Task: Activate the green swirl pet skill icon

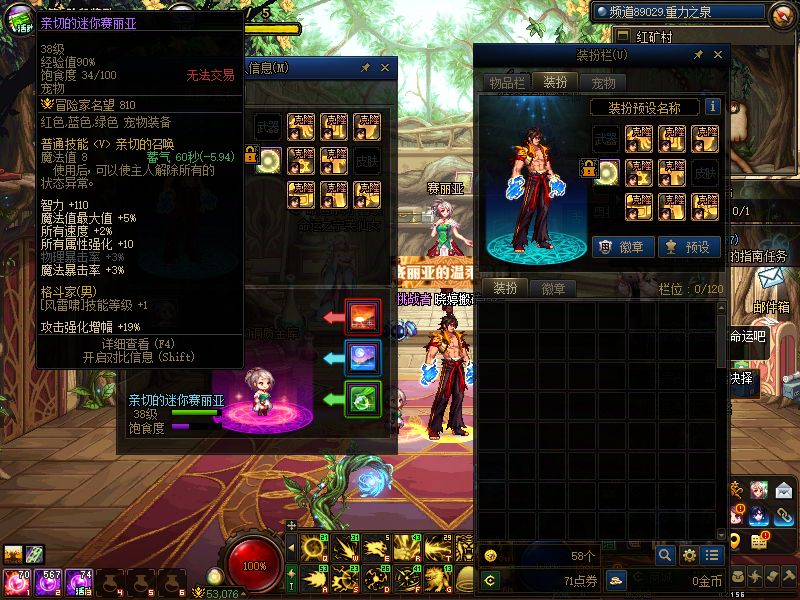Action: (x=363, y=399)
